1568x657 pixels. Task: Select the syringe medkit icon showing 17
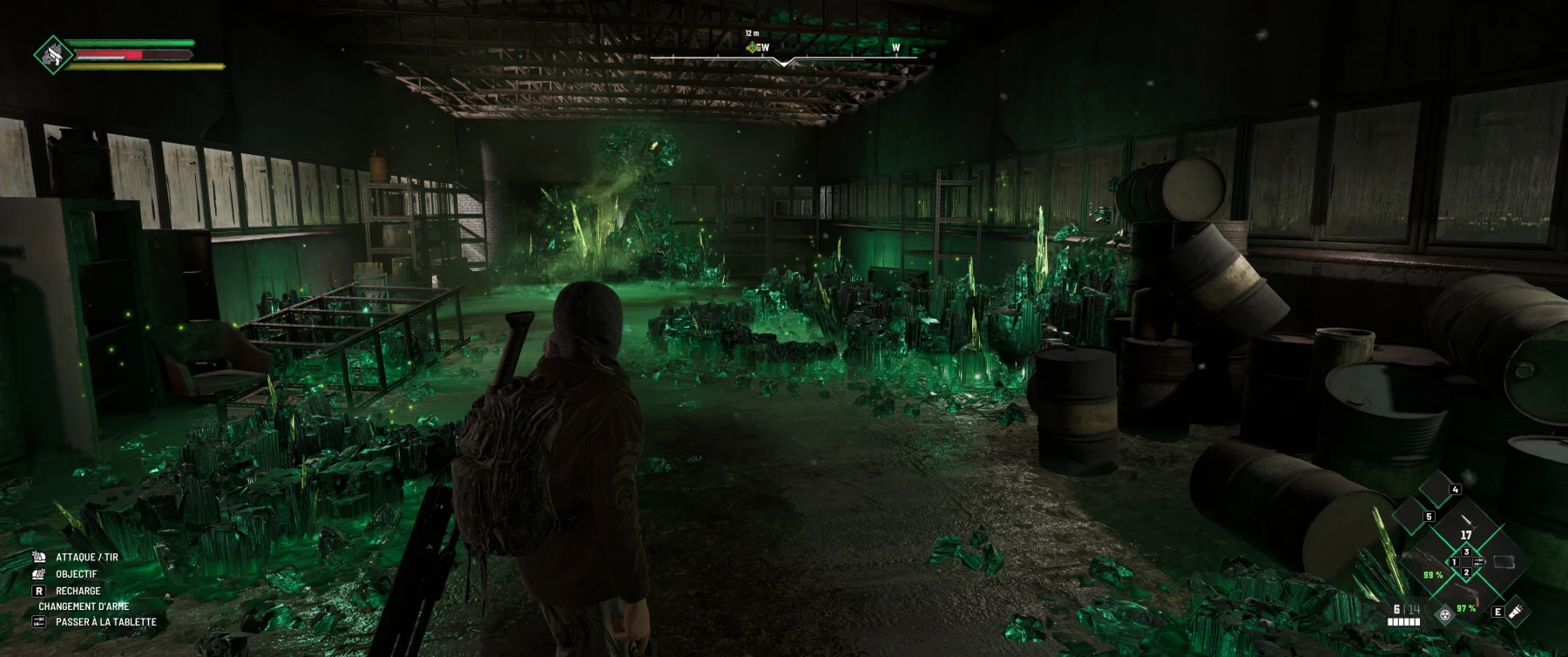1467,523
